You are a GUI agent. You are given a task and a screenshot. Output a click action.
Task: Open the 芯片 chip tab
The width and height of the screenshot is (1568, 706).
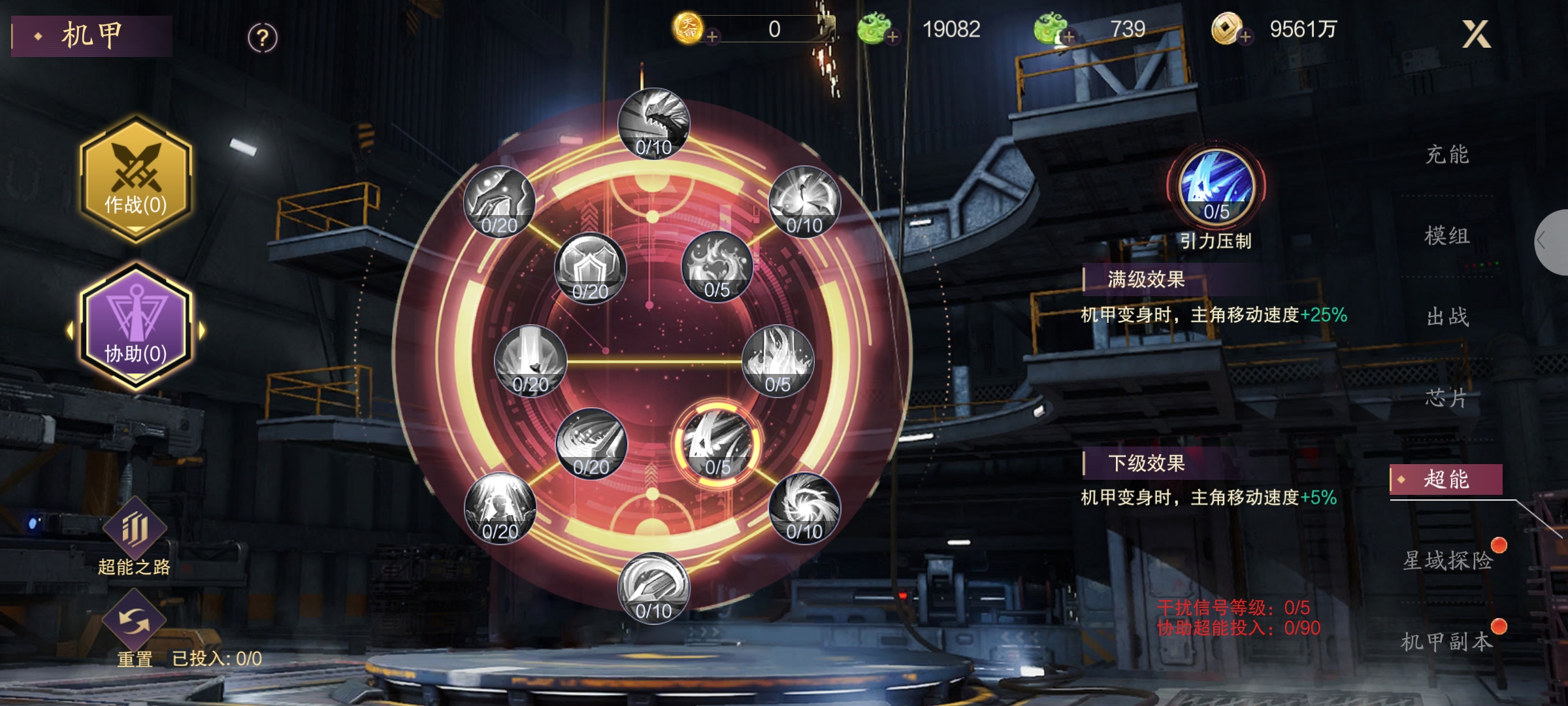tap(1446, 398)
